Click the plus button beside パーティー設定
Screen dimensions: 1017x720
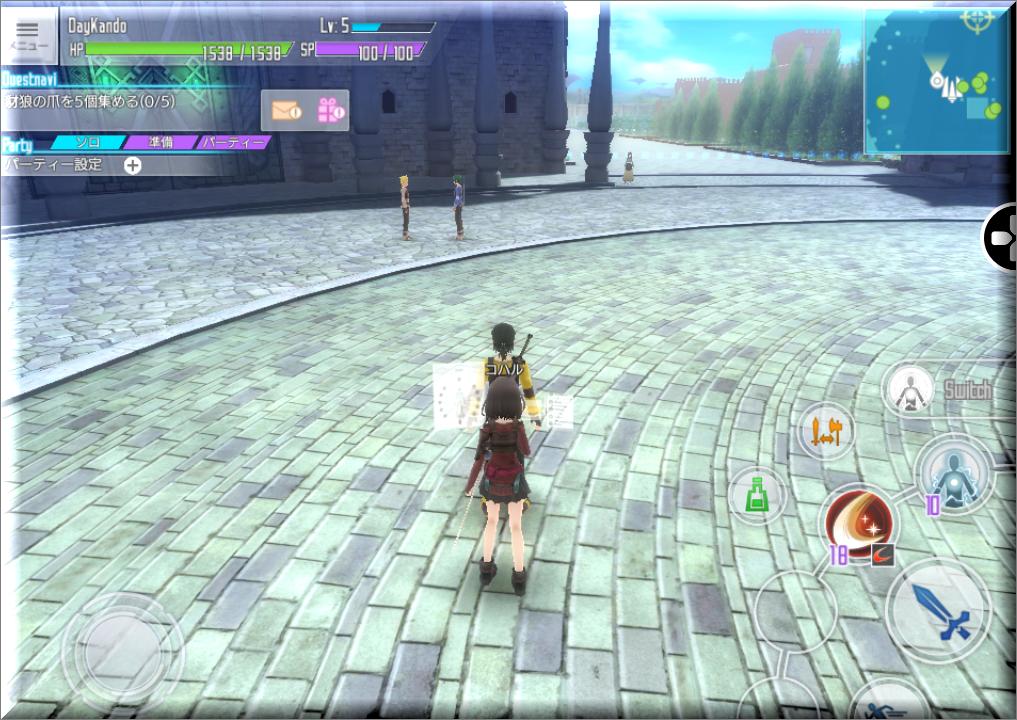[132, 165]
